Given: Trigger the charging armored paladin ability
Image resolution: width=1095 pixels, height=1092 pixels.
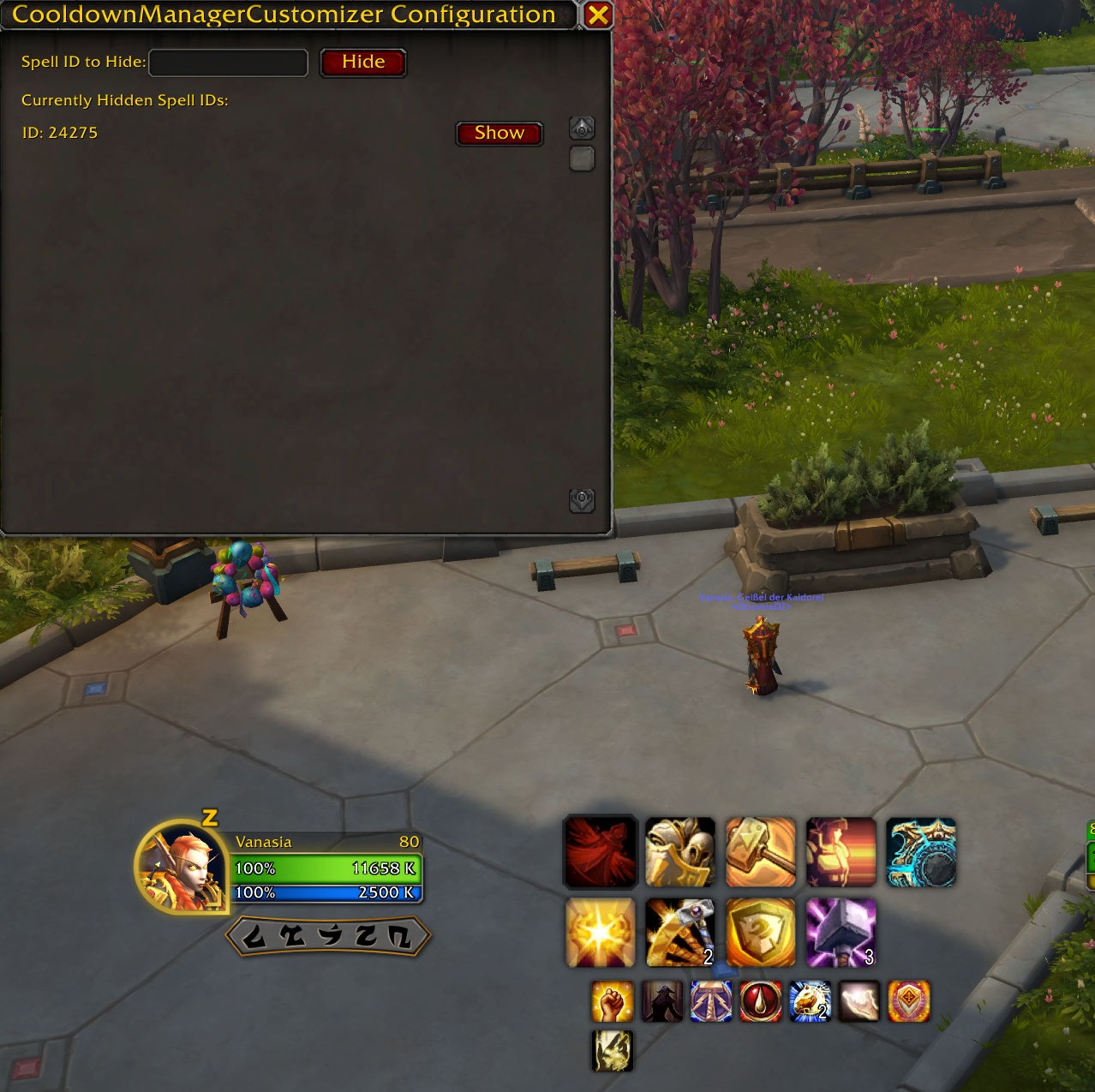Looking at the screenshot, I should (841, 852).
